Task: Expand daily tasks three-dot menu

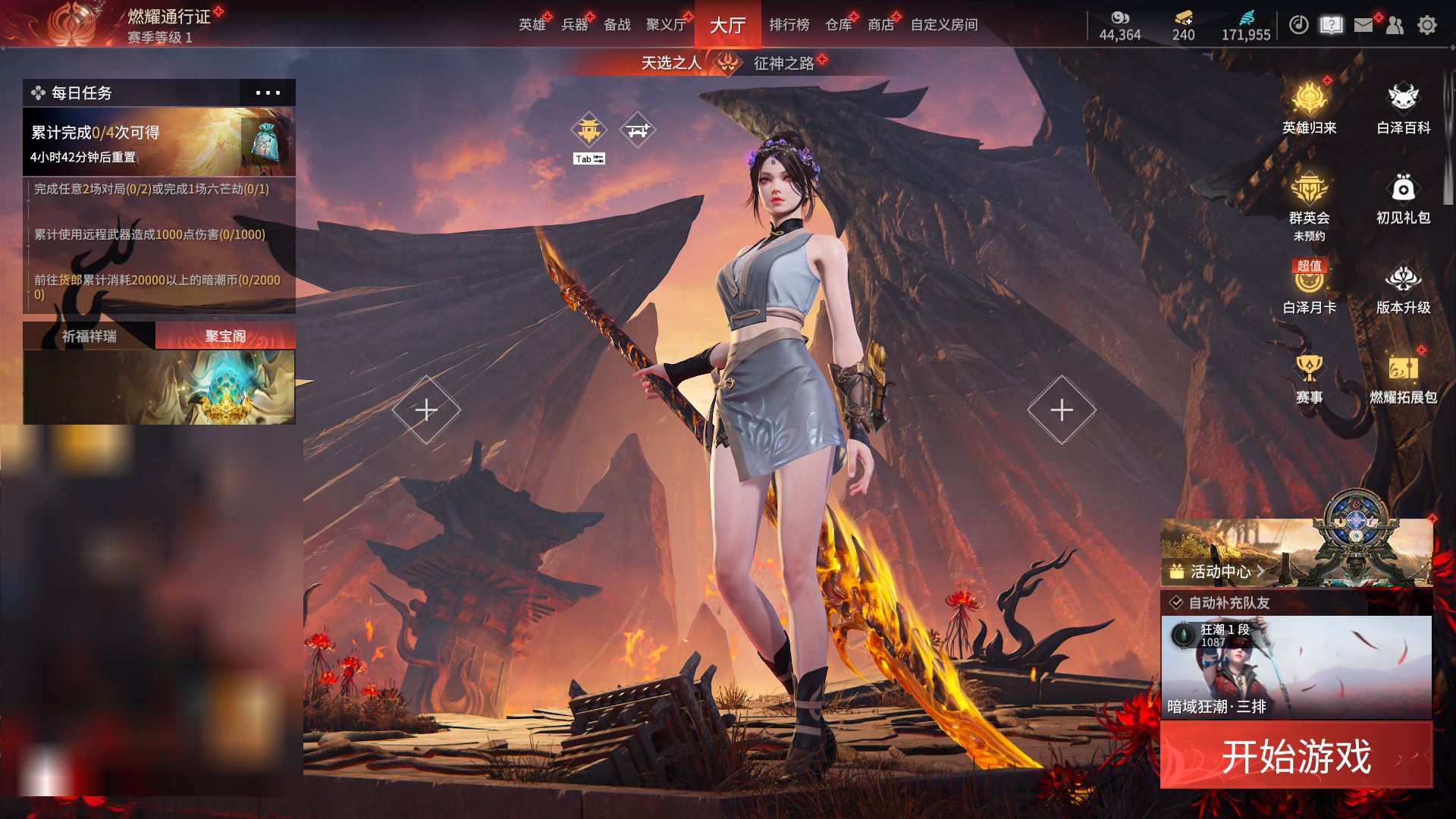Action: point(268,93)
